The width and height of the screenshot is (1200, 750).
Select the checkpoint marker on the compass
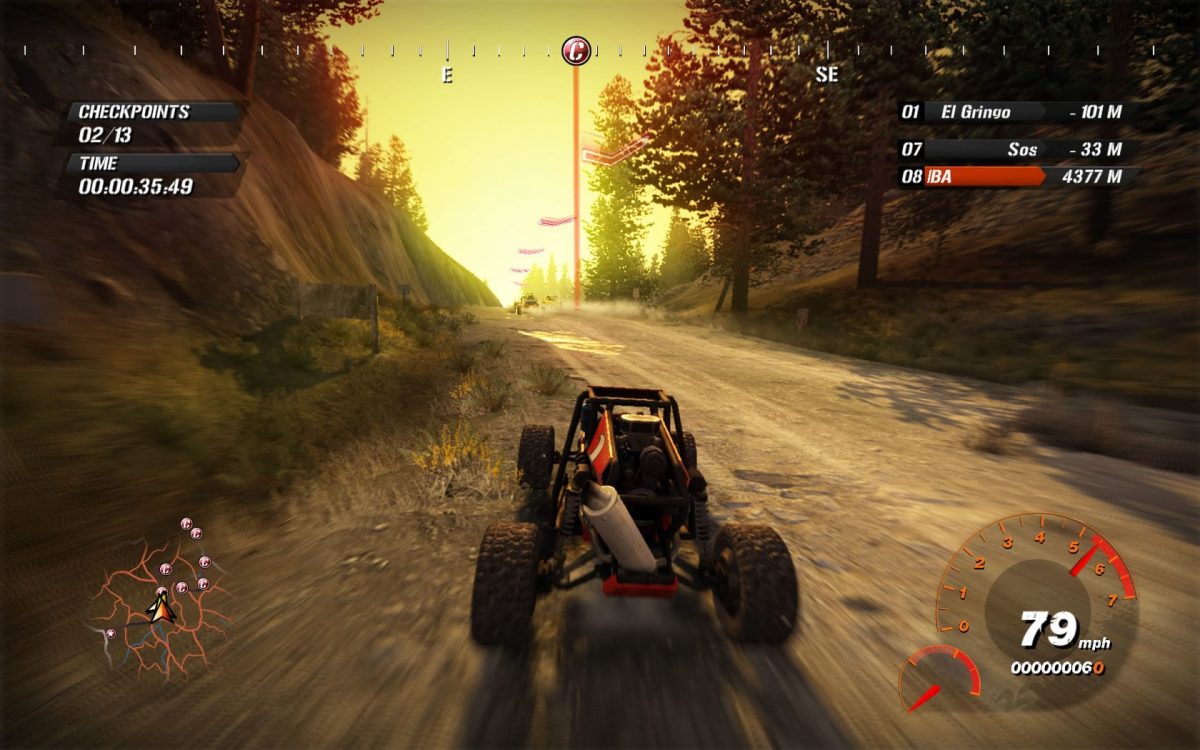tap(575, 50)
